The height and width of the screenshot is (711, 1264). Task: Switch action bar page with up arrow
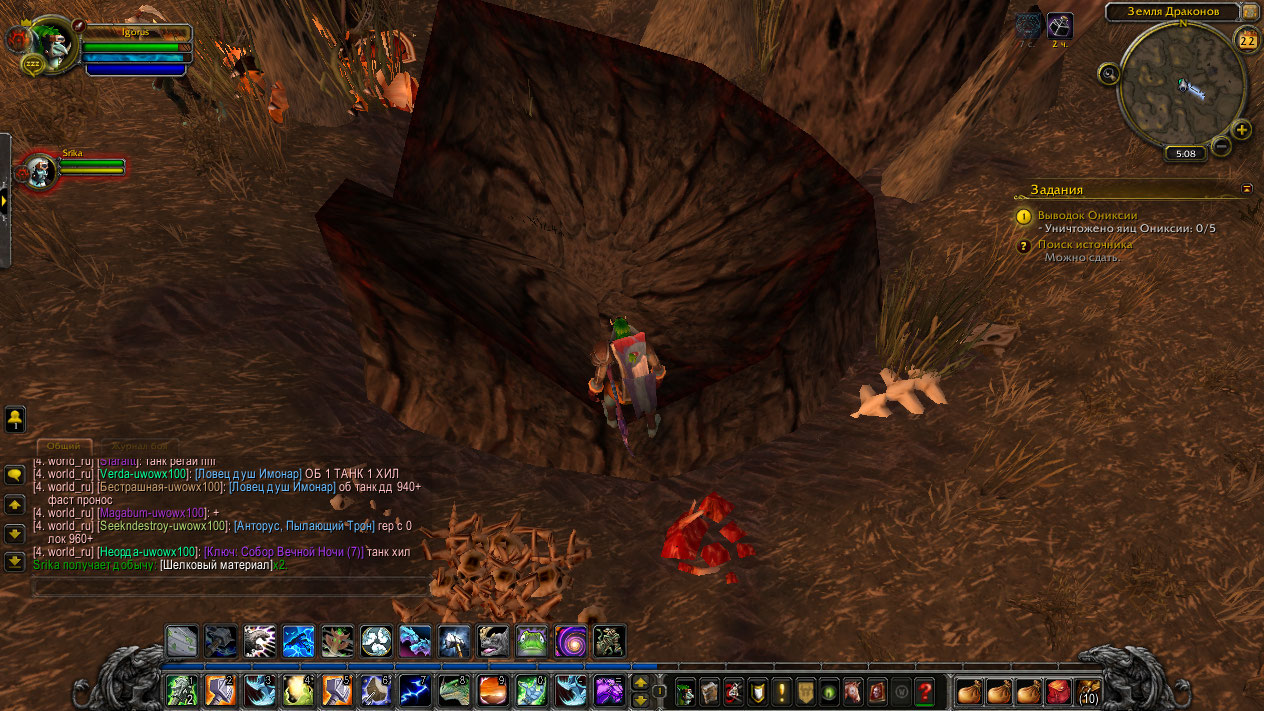point(641,682)
